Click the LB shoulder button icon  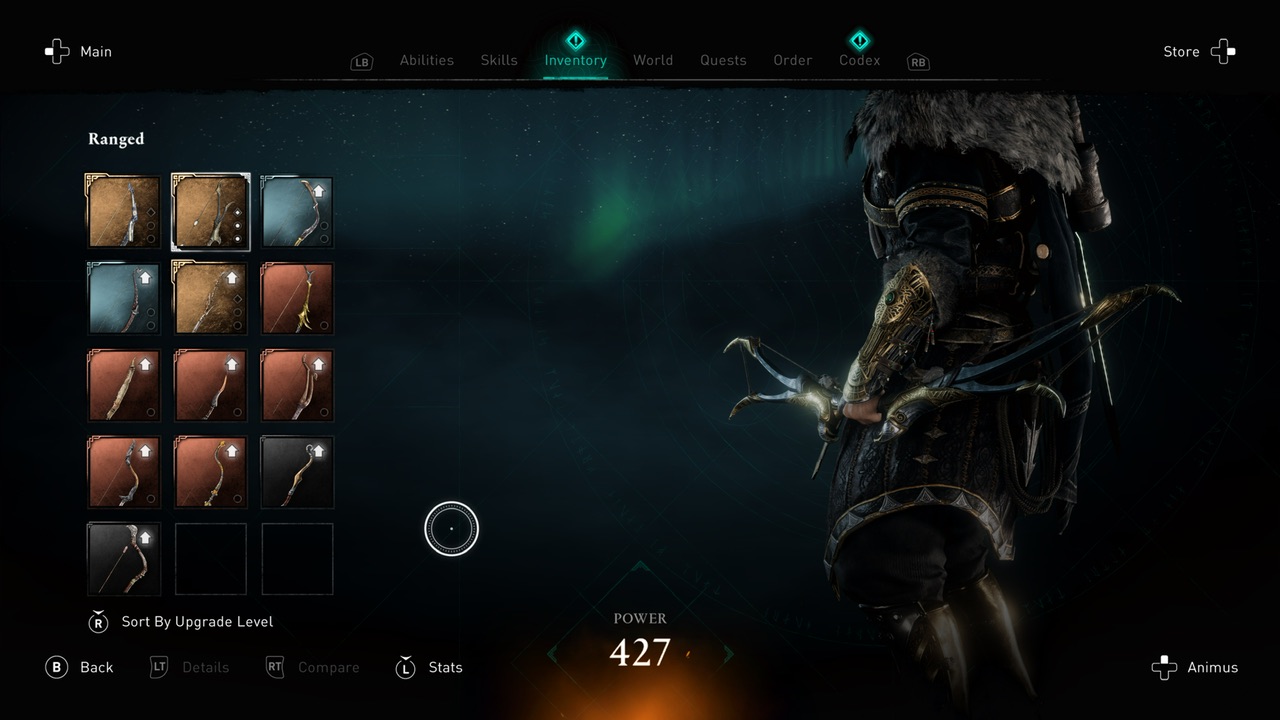point(362,61)
